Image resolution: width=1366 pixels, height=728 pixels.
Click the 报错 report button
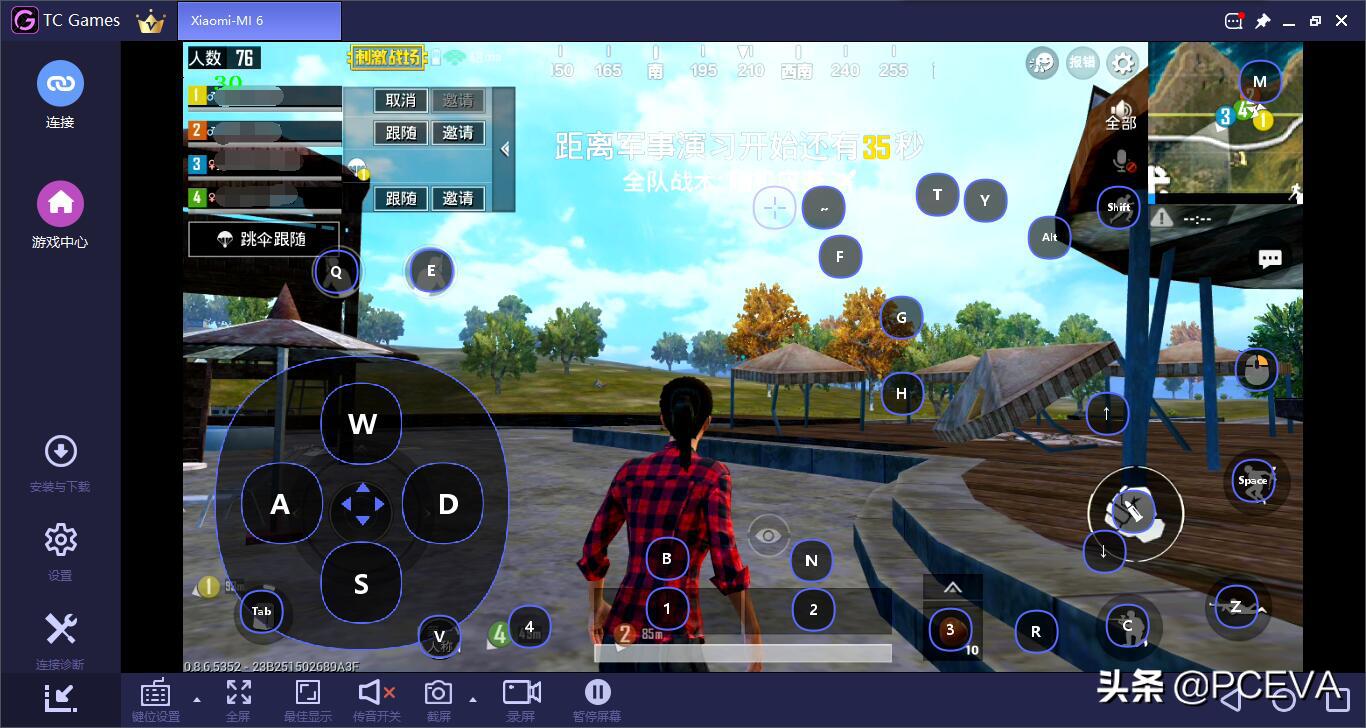(x=1082, y=62)
